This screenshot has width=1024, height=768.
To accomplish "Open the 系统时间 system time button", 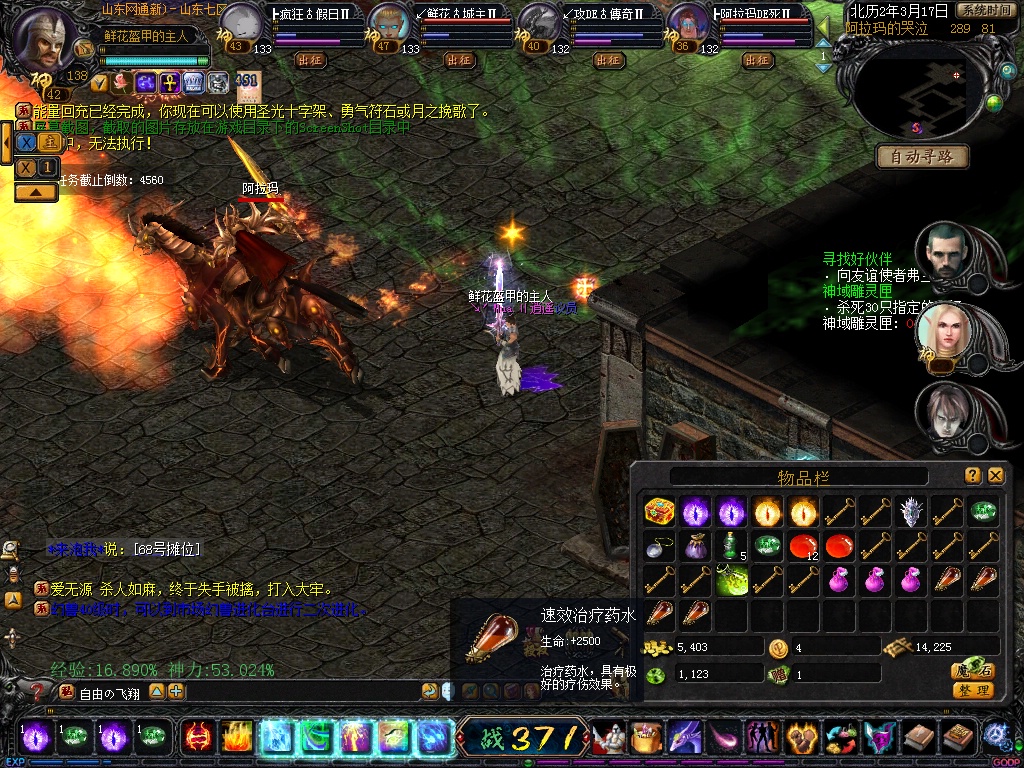I will coord(984,10).
